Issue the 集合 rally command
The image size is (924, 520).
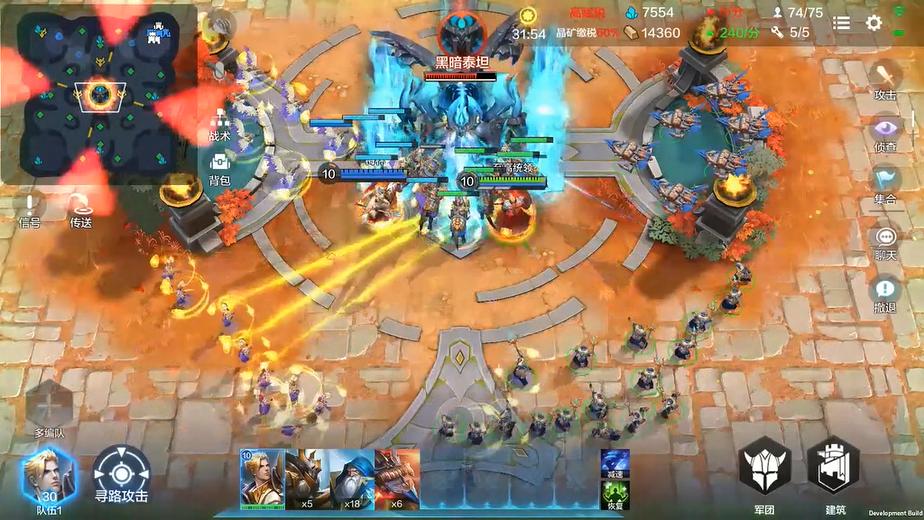pyautogui.click(x=885, y=182)
